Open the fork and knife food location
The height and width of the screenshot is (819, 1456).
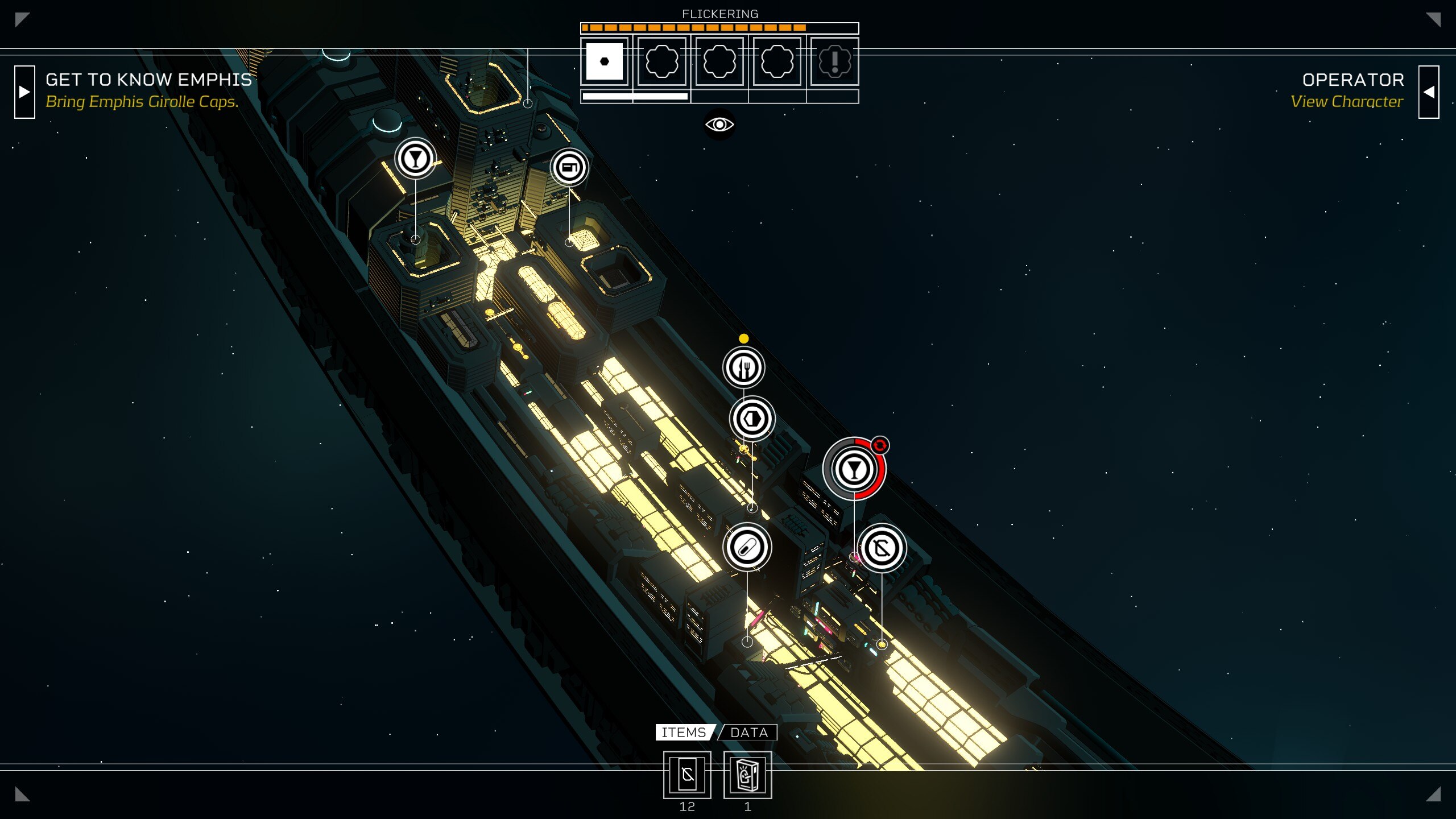tap(743, 367)
